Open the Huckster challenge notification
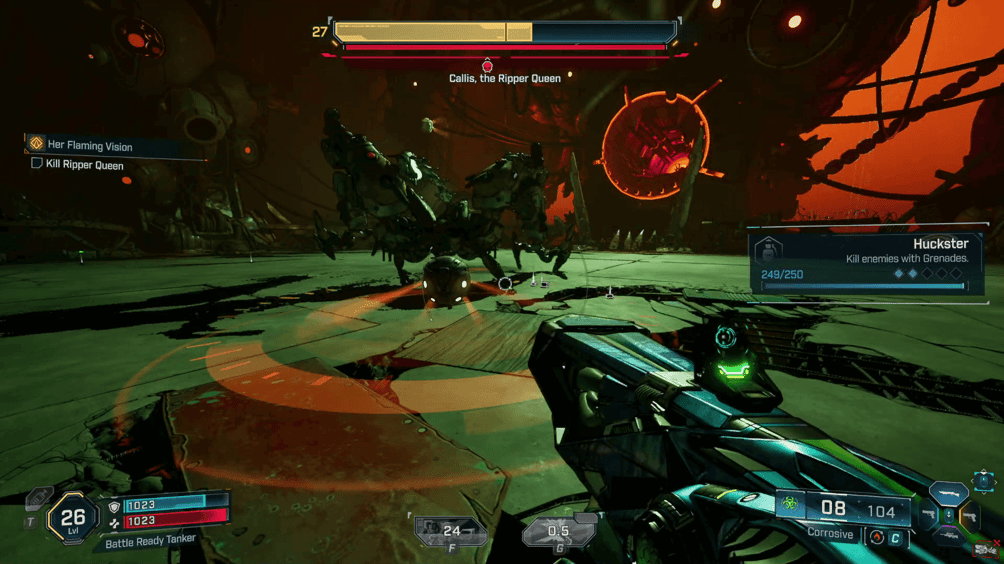Image resolution: width=1004 pixels, height=564 pixels. [867, 264]
